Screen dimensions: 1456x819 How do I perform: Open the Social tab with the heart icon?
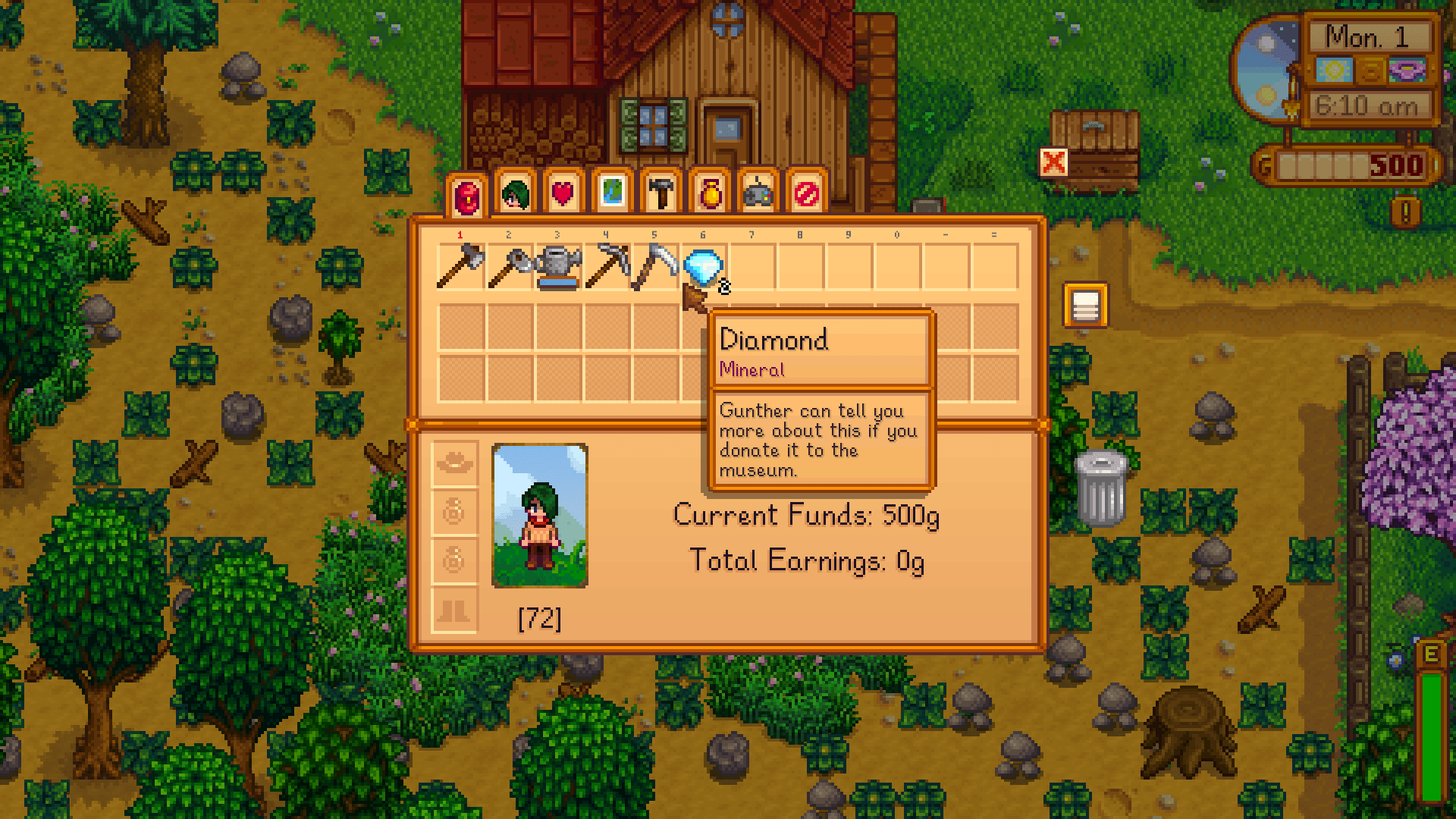(563, 193)
